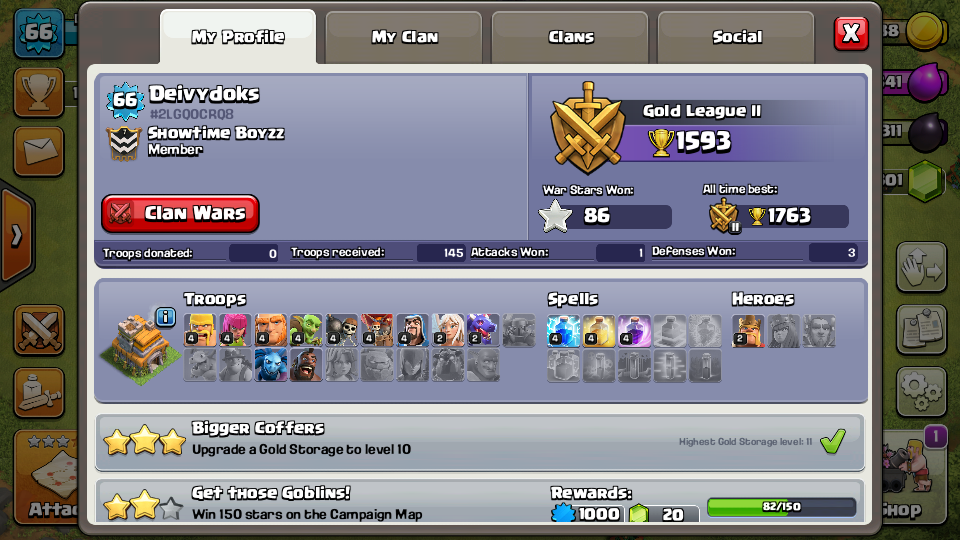Viewport: 960px width, 540px height.
Task: Select the Hog Rider troop icon
Action: [306, 364]
